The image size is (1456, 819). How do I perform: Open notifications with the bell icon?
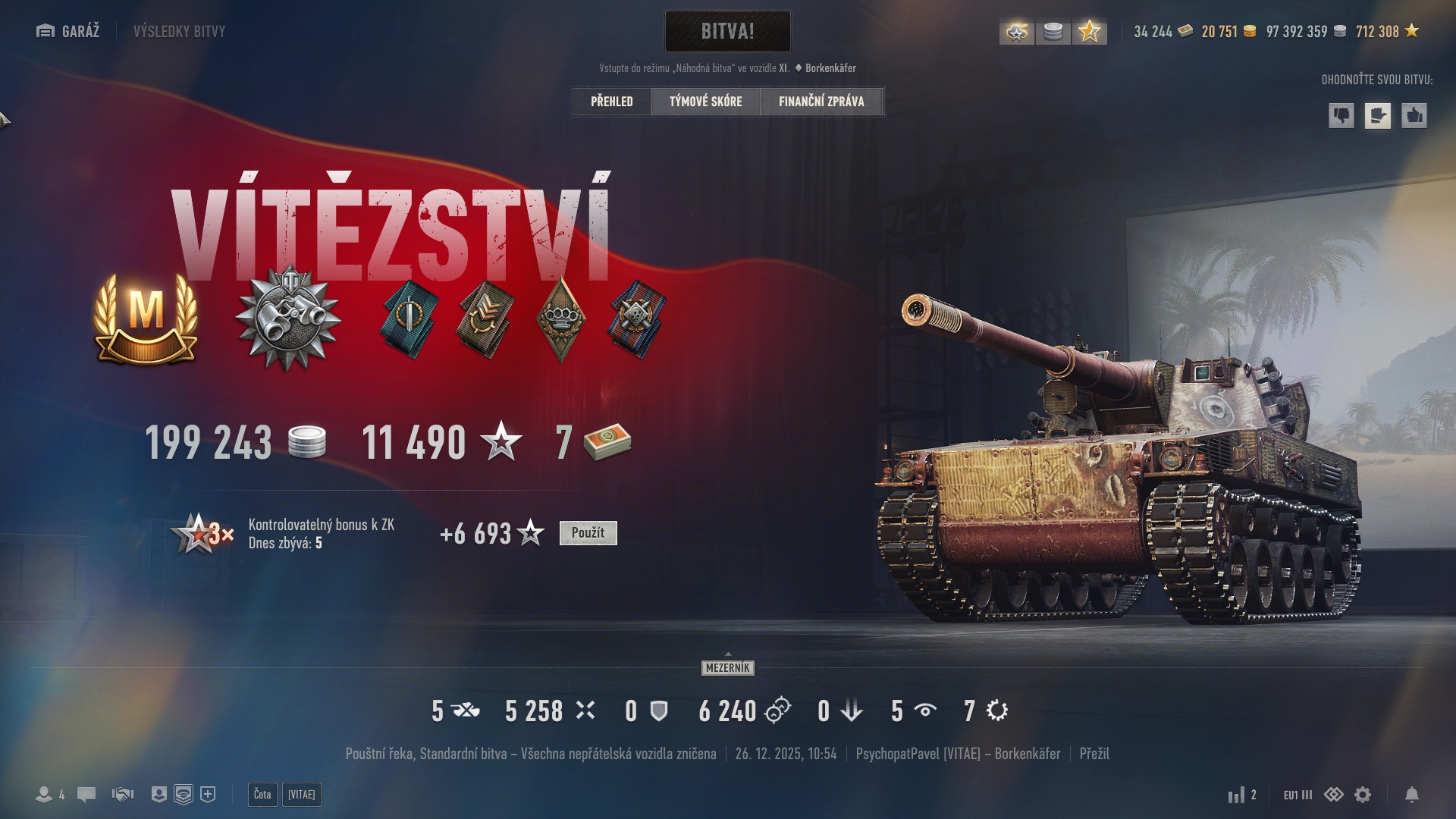click(1411, 795)
